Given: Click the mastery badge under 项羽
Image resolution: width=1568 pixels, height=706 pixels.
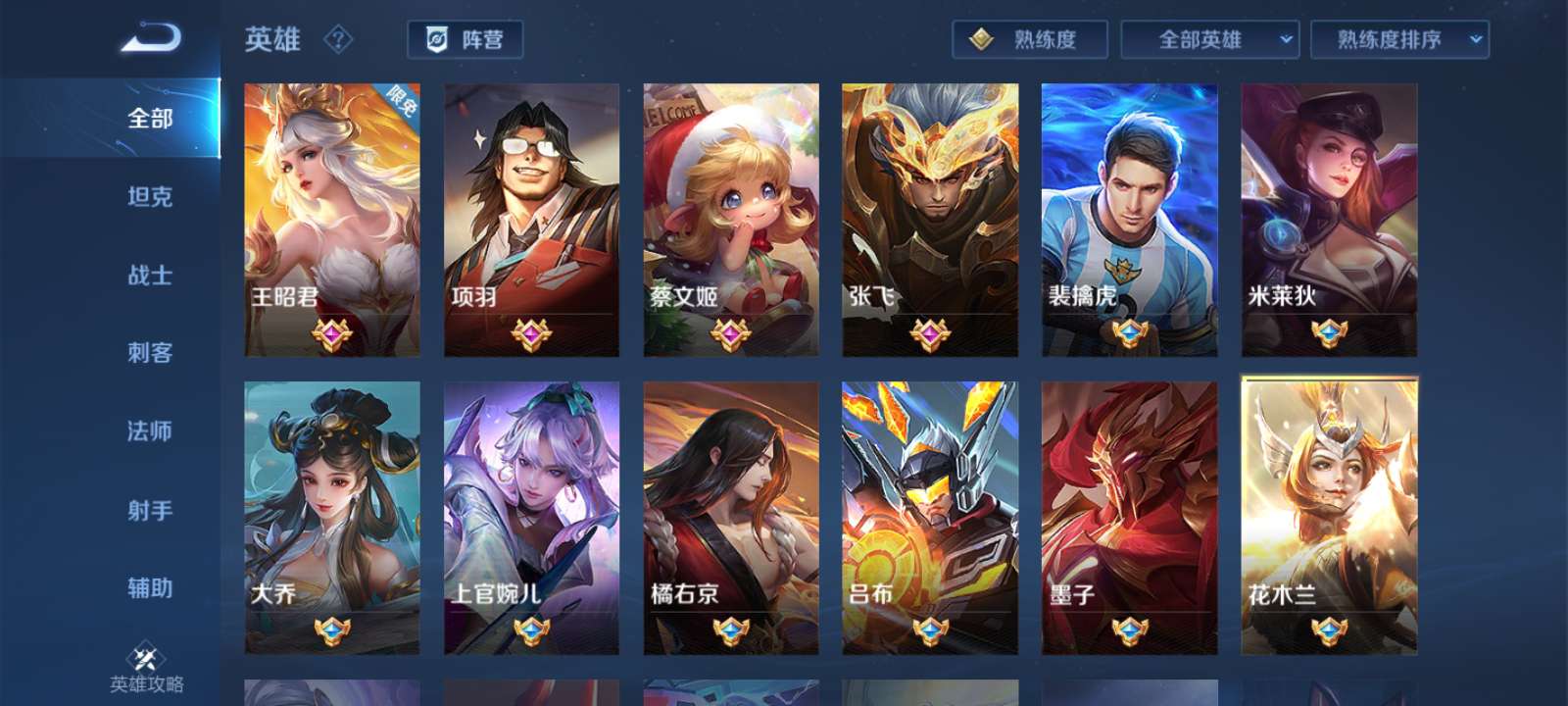Looking at the screenshot, I should (531, 333).
